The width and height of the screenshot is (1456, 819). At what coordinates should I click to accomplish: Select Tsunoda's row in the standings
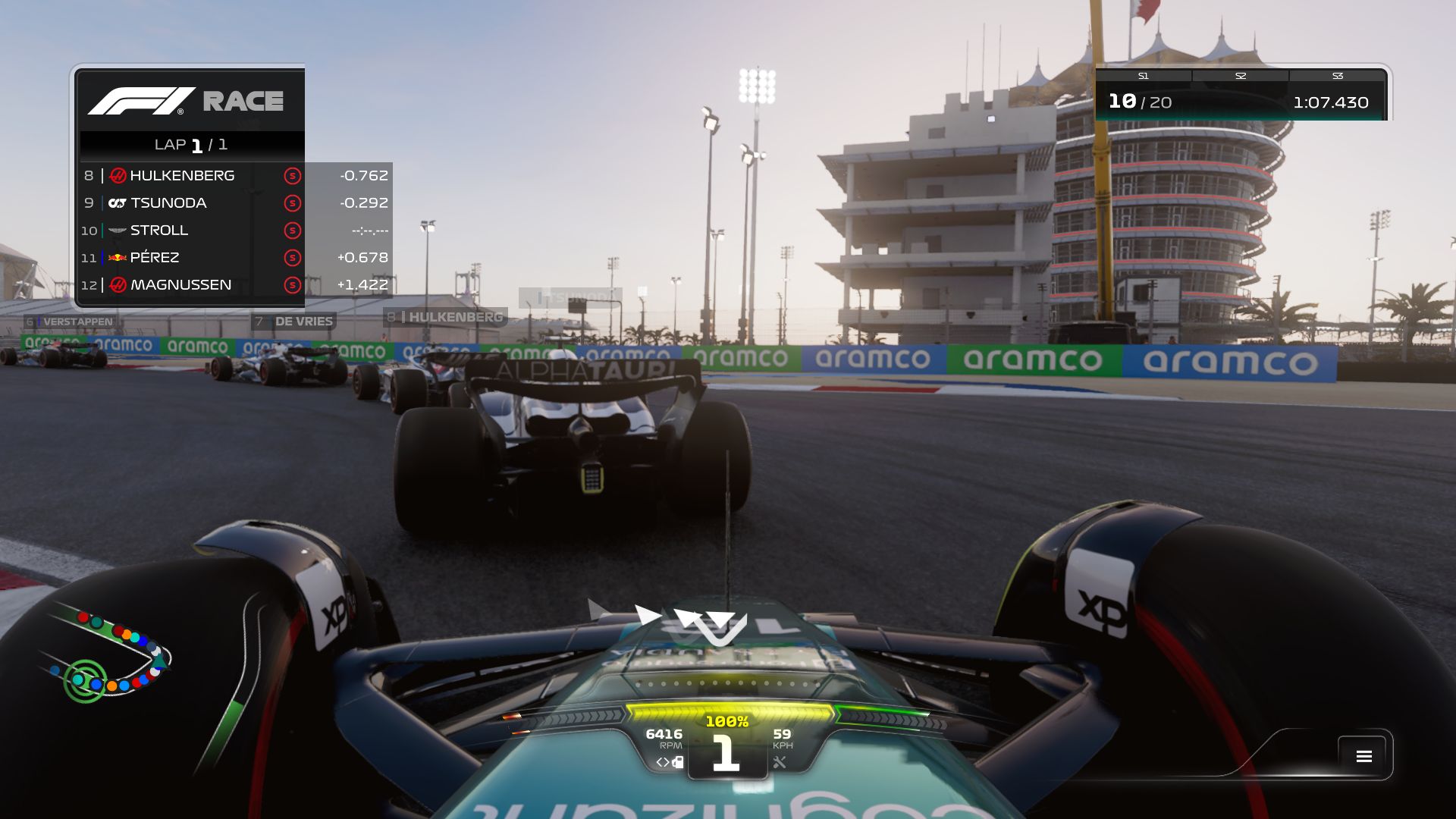click(x=235, y=203)
